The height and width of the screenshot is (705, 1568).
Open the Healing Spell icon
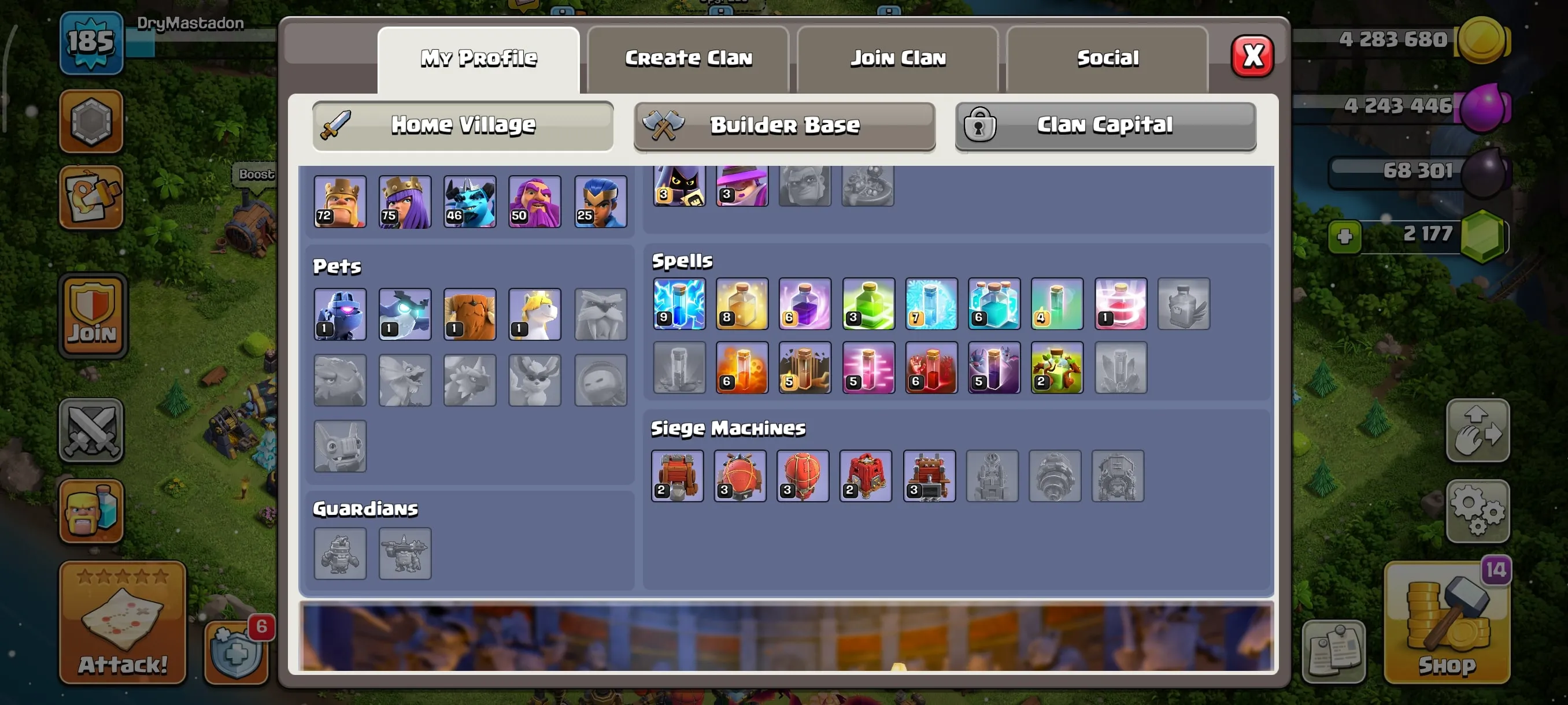coord(742,304)
